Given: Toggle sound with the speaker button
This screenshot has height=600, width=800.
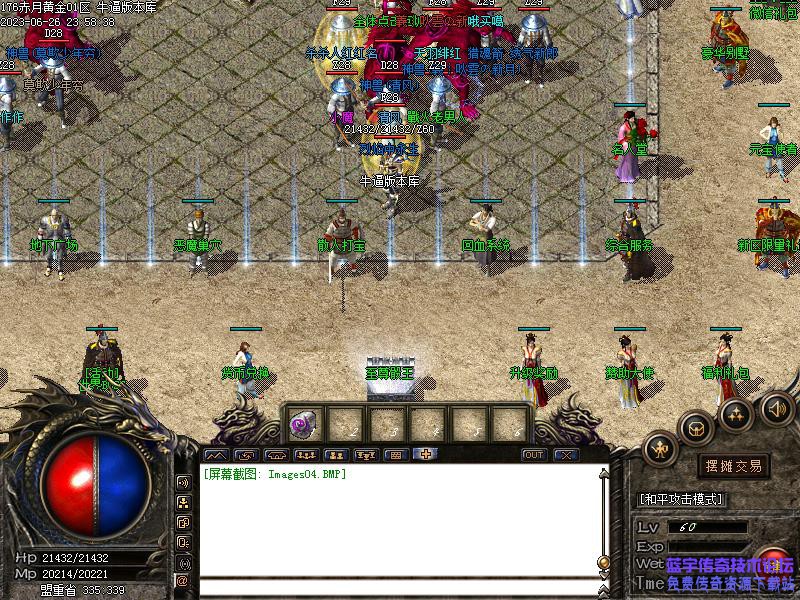Looking at the screenshot, I should point(776,407).
